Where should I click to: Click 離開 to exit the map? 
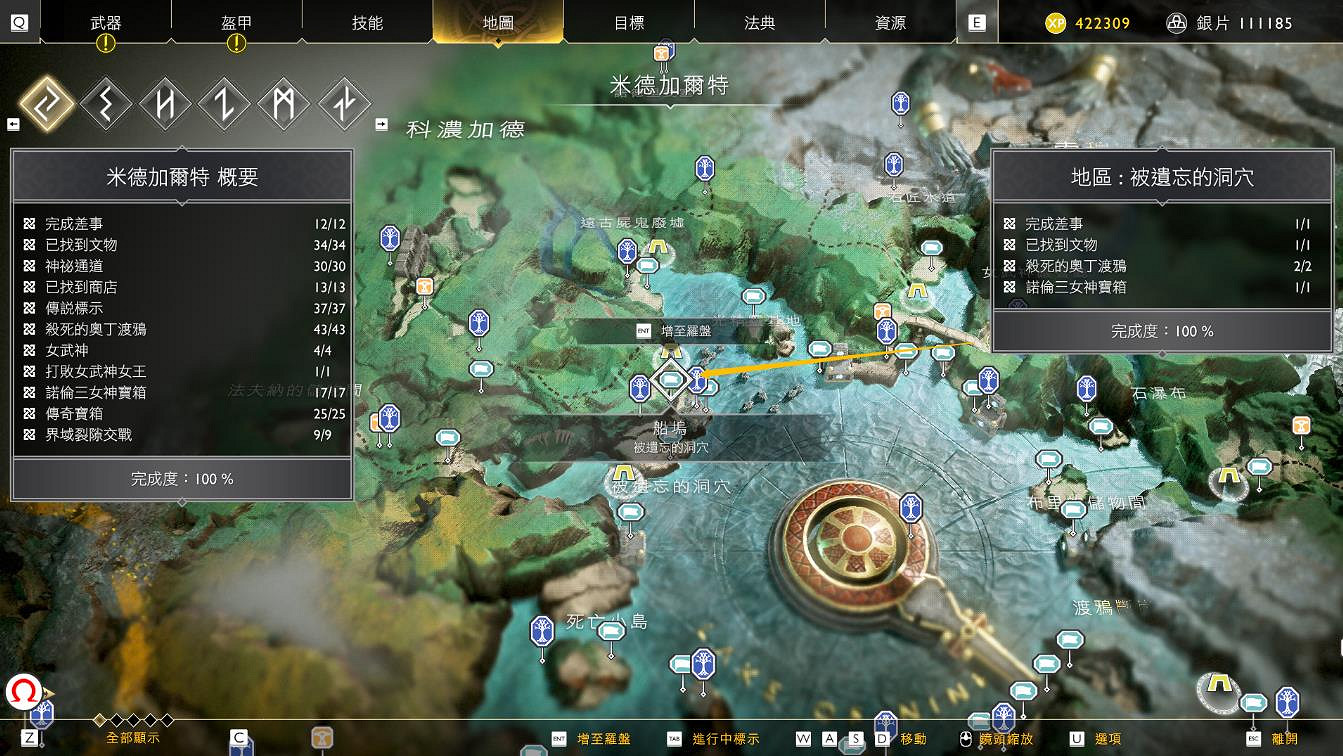(1287, 741)
